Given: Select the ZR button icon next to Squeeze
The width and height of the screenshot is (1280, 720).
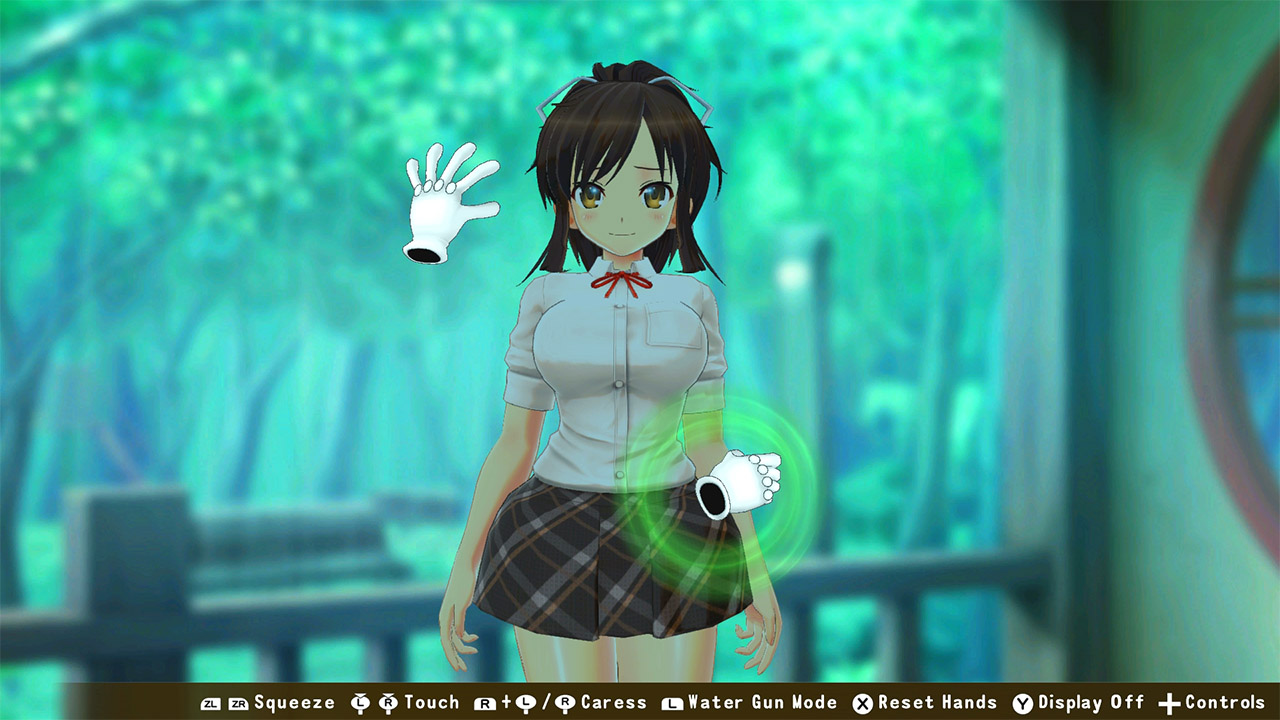Looking at the screenshot, I should tap(238, 703).
